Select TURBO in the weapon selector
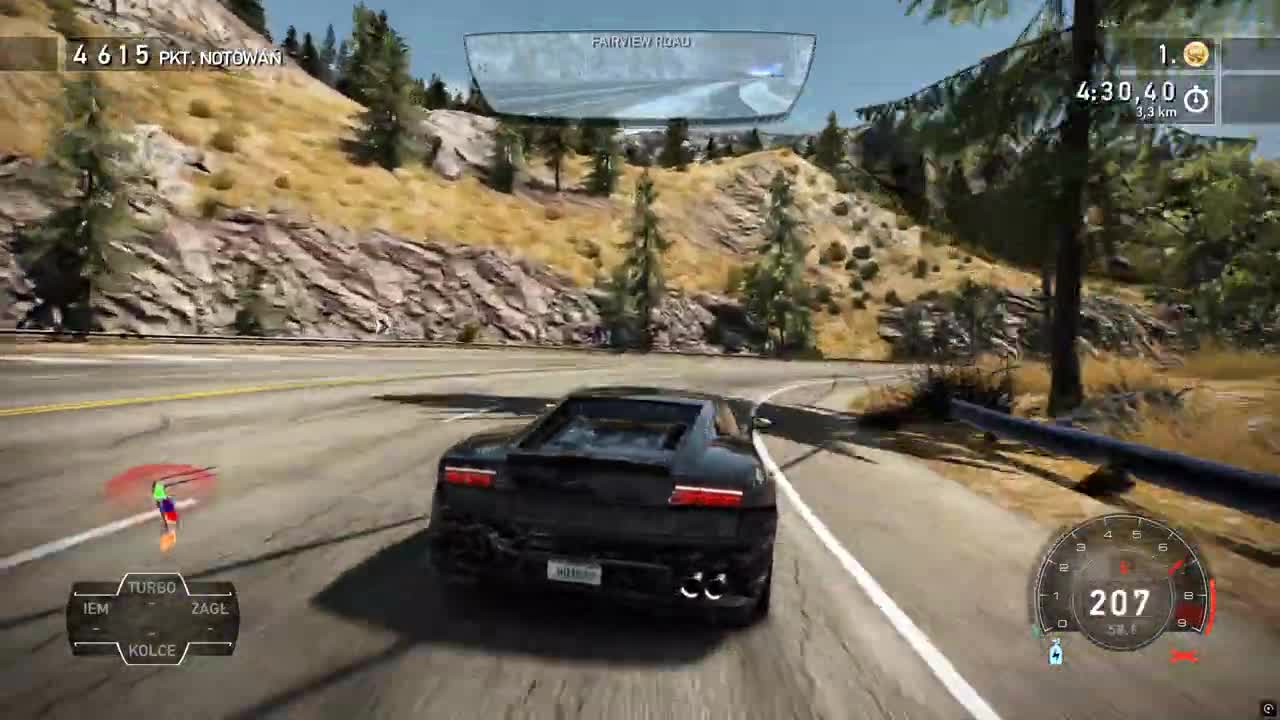This screenshot has width=1280, height=720. click(x=152, y=588)
